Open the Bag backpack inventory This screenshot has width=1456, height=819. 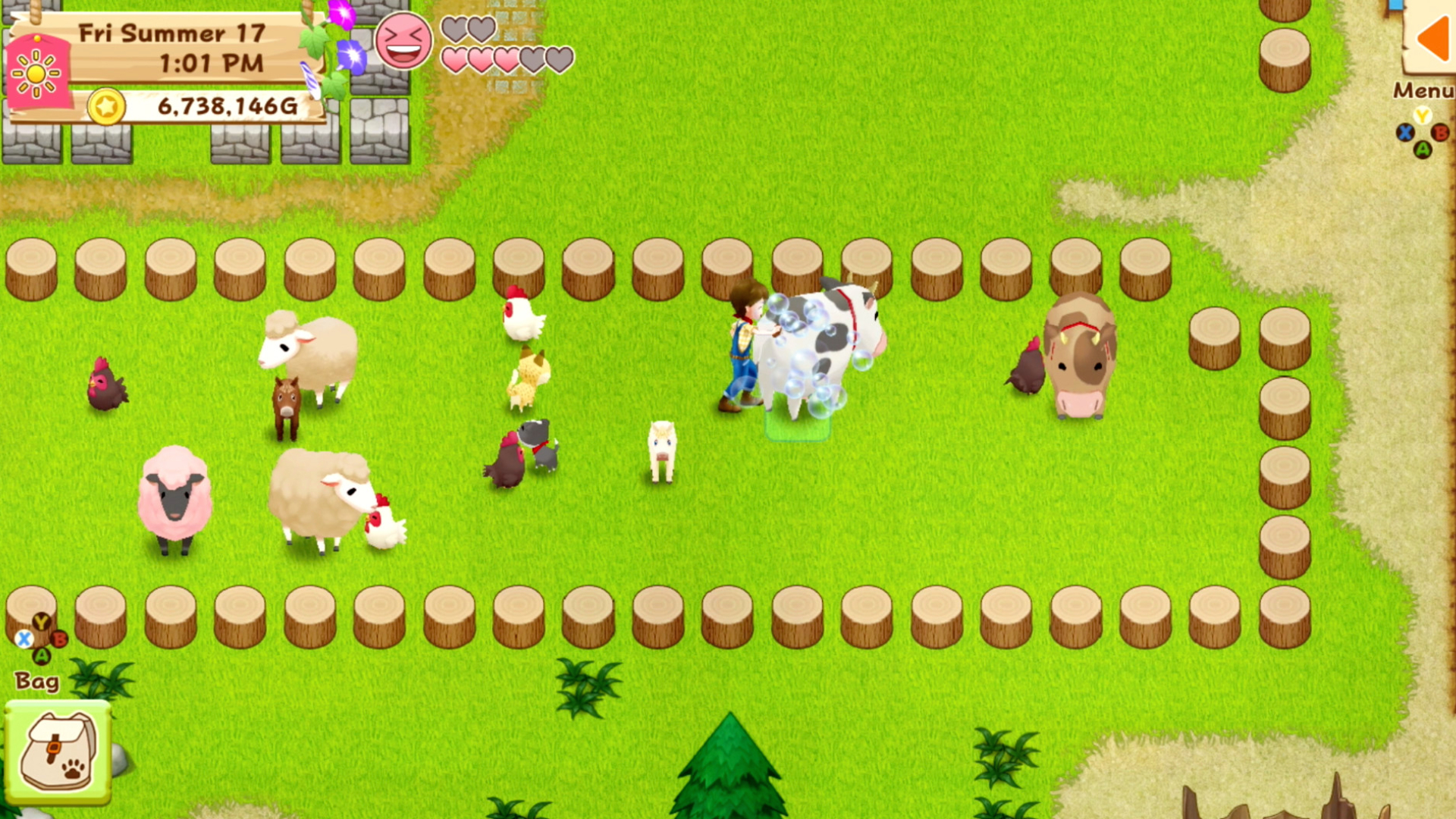58,752
